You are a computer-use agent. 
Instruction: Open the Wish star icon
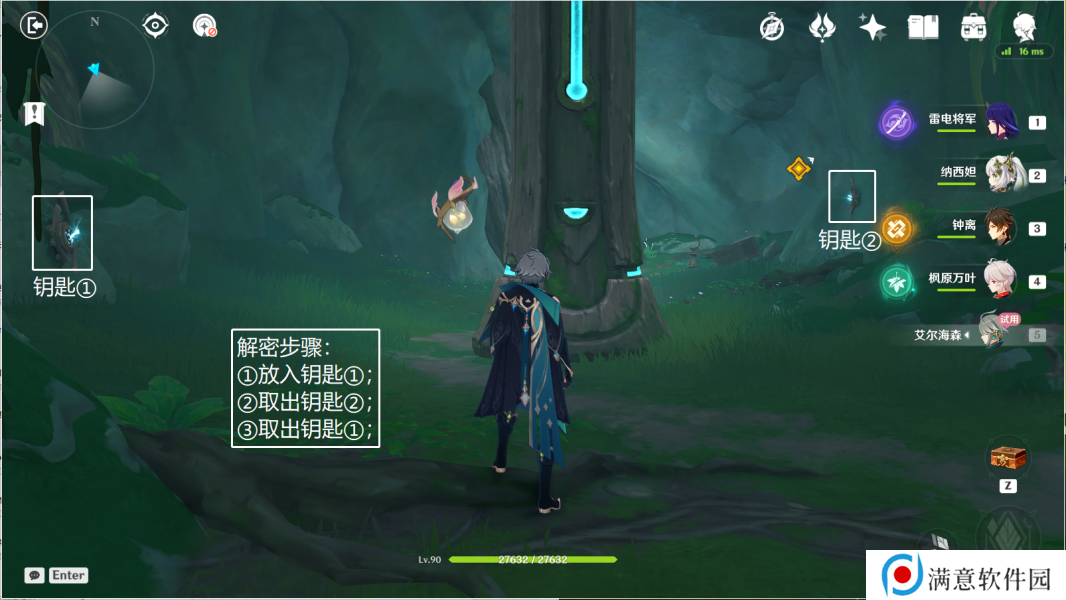click(822, 27)
